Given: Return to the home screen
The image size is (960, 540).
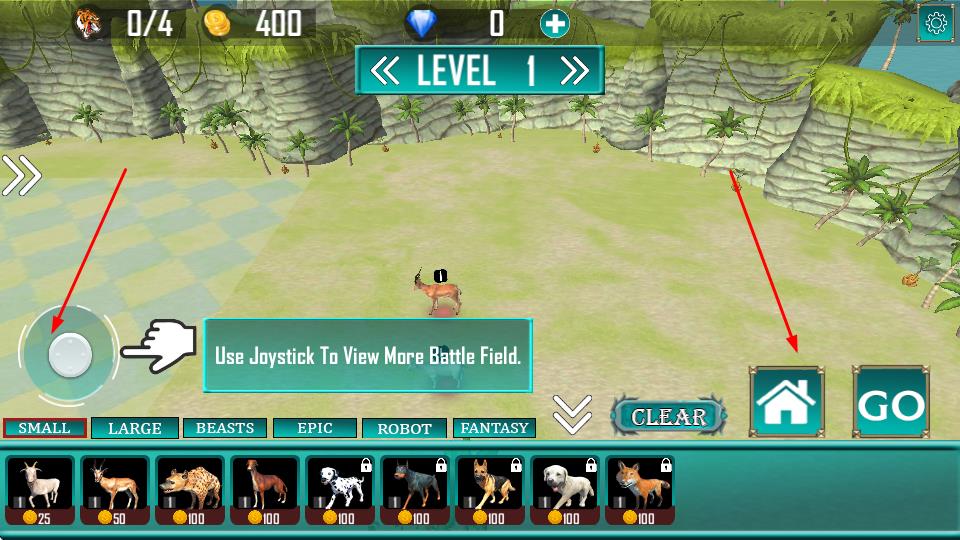Looking at the screenshot, I should point(787,402).
